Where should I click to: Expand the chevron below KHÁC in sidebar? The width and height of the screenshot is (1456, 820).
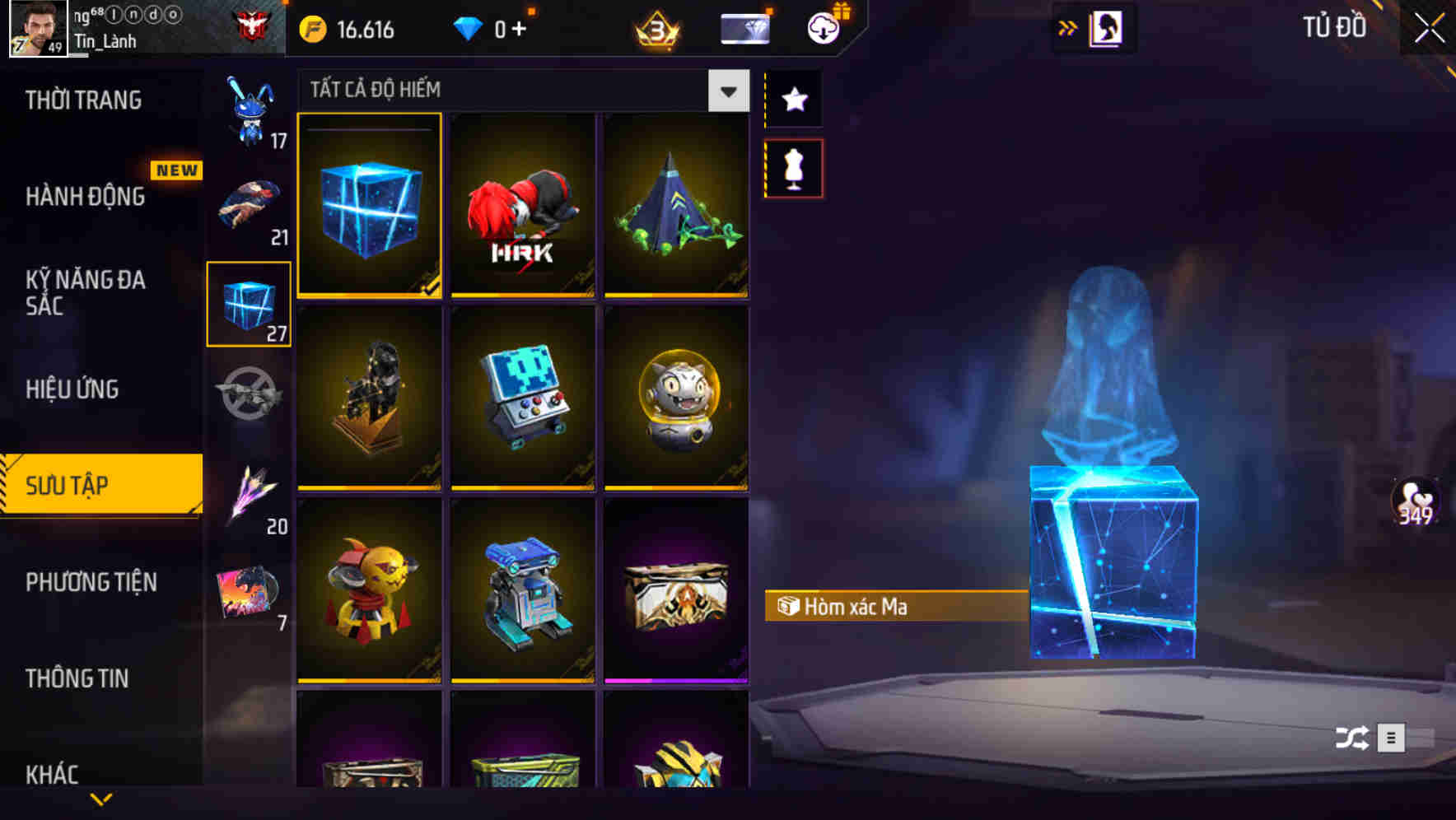(101, 800)
